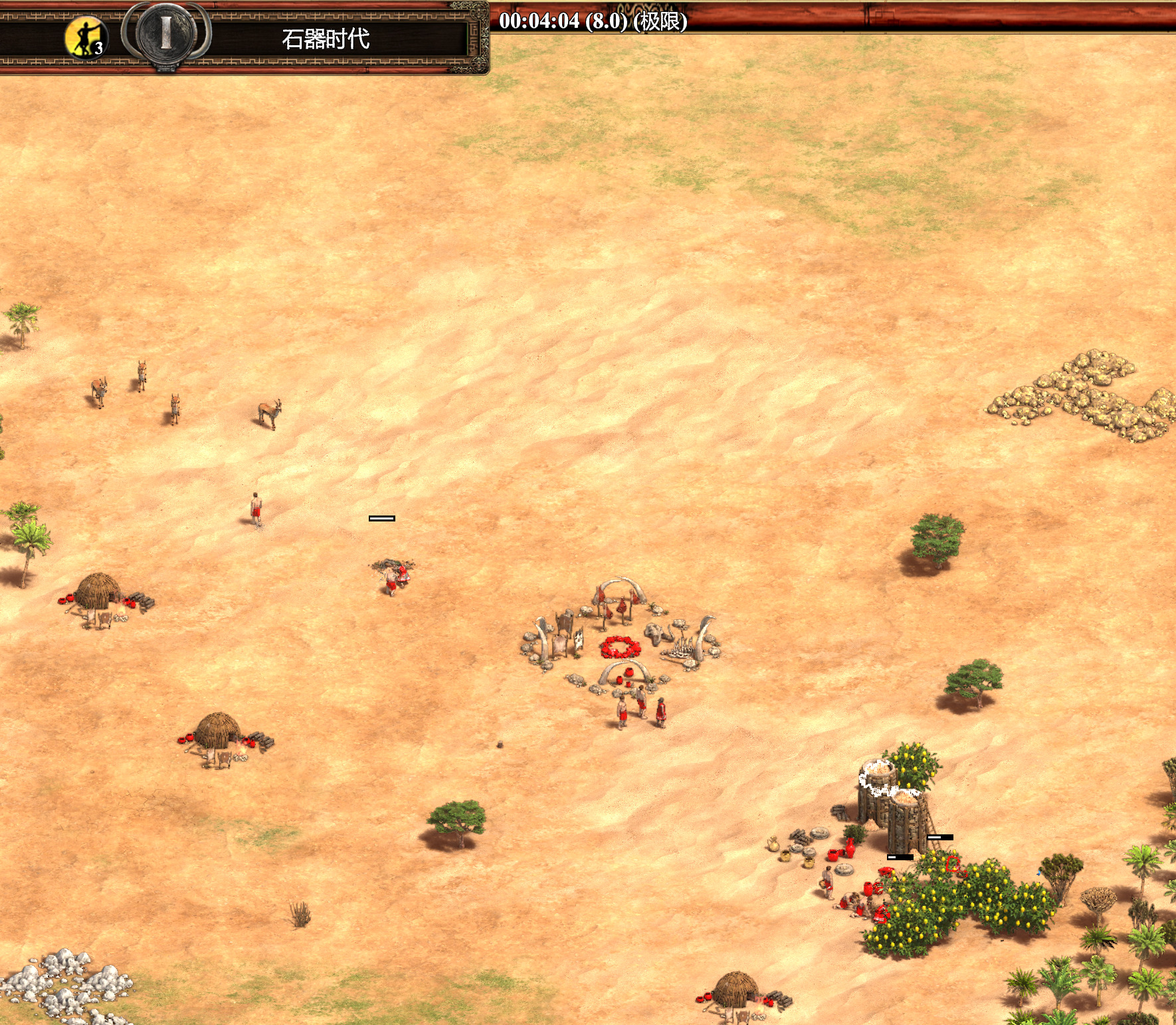Select the idle villager icon showing 3
This screenshot has width=1176, height=1025.
coord(86,39)
